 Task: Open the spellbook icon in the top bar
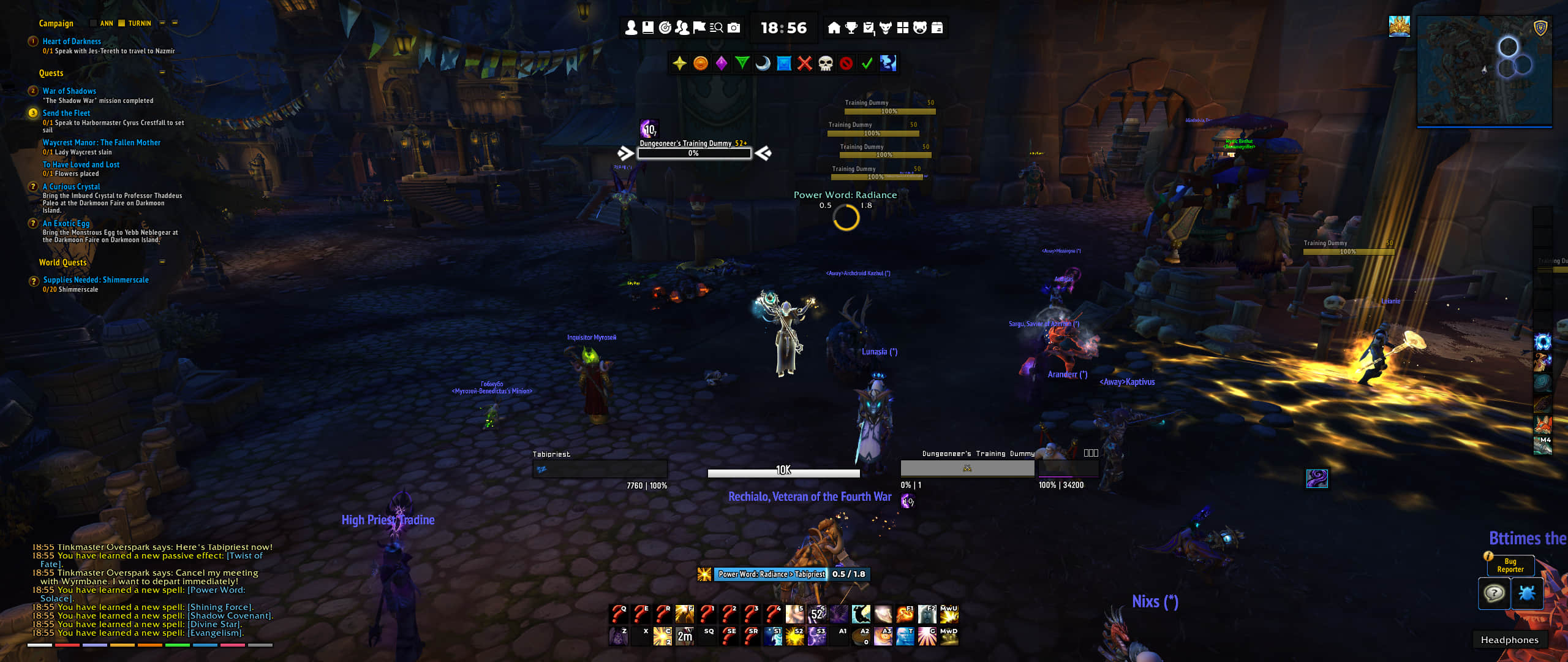(648, 28)
